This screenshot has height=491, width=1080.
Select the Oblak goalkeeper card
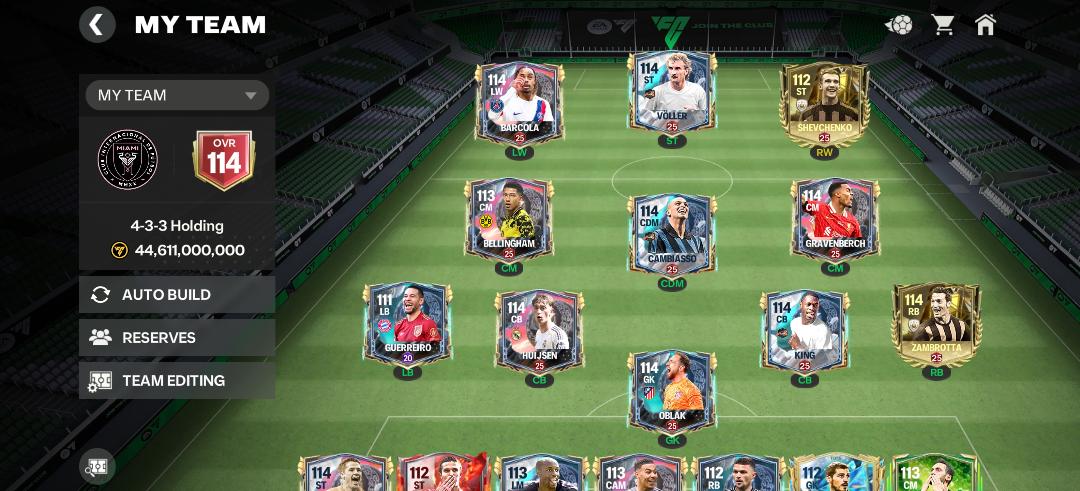point(672,392)
